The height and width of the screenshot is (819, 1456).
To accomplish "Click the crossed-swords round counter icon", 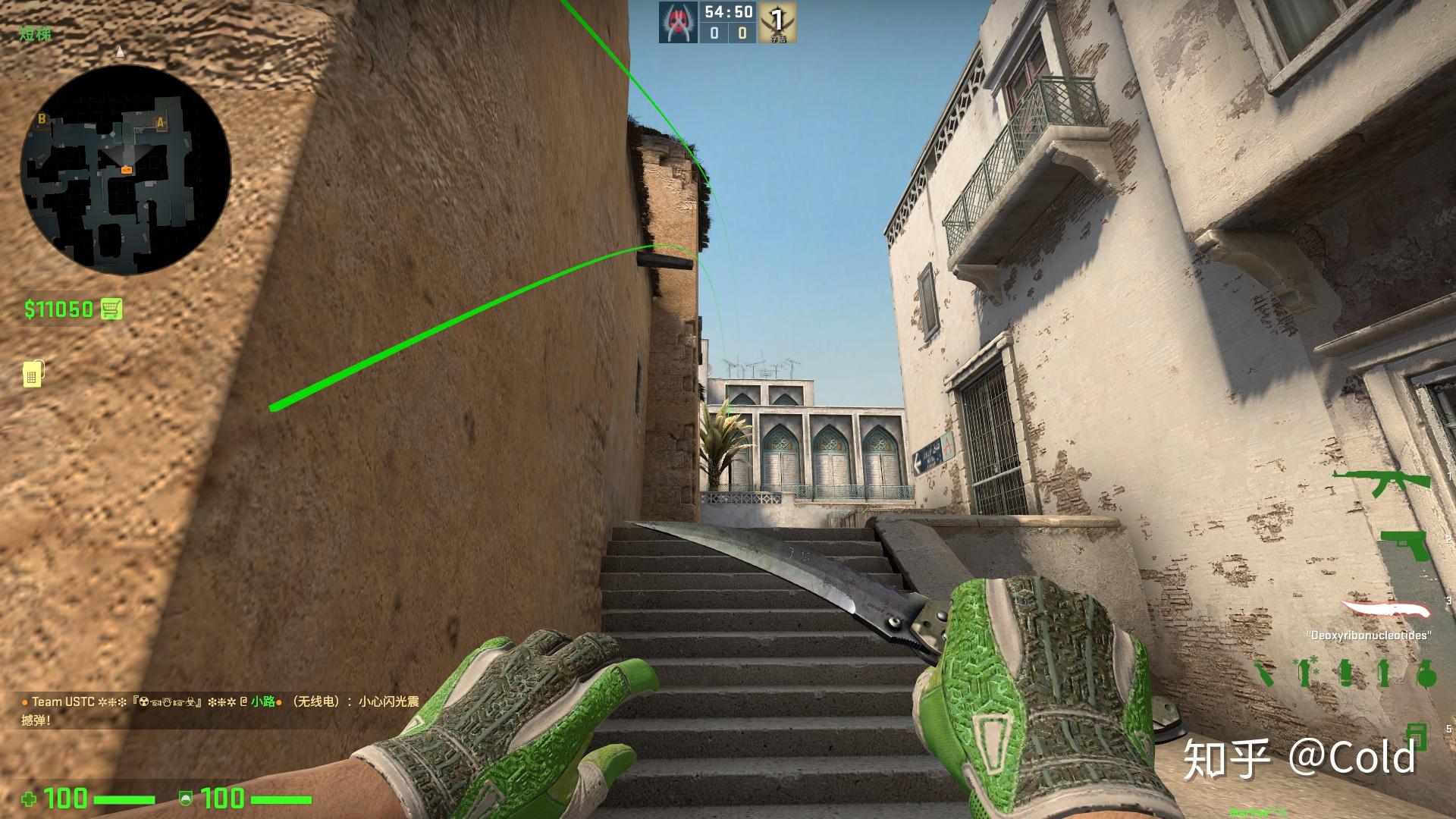I will click(x=777, y=23).
